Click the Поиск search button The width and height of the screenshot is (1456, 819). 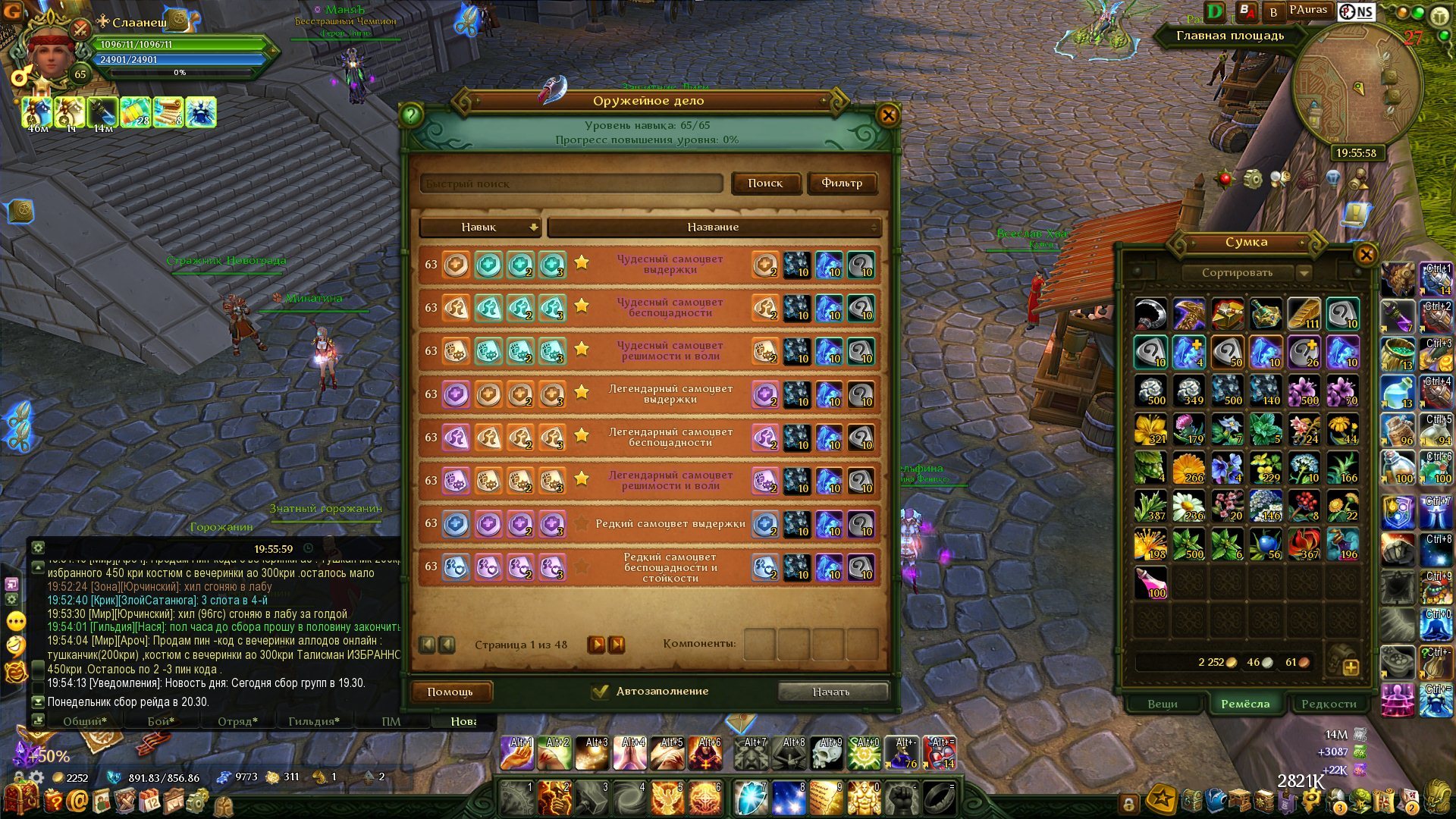click(x=765, y=184)
